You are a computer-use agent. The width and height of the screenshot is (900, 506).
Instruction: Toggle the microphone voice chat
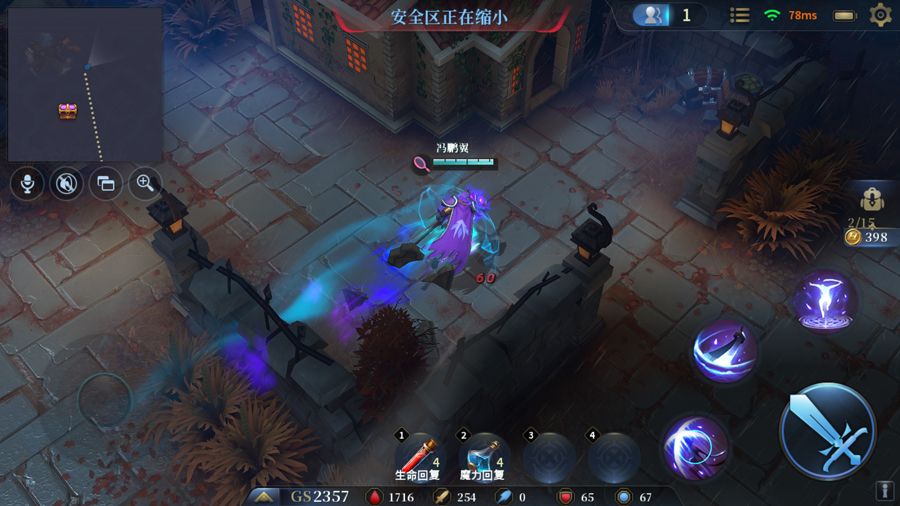(26, 183)
